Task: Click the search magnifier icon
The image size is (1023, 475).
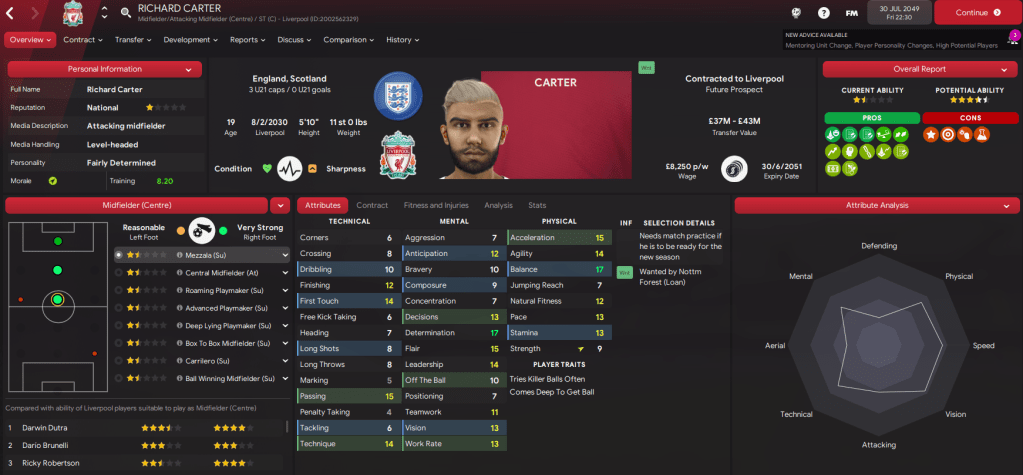Action: (126, 13)
